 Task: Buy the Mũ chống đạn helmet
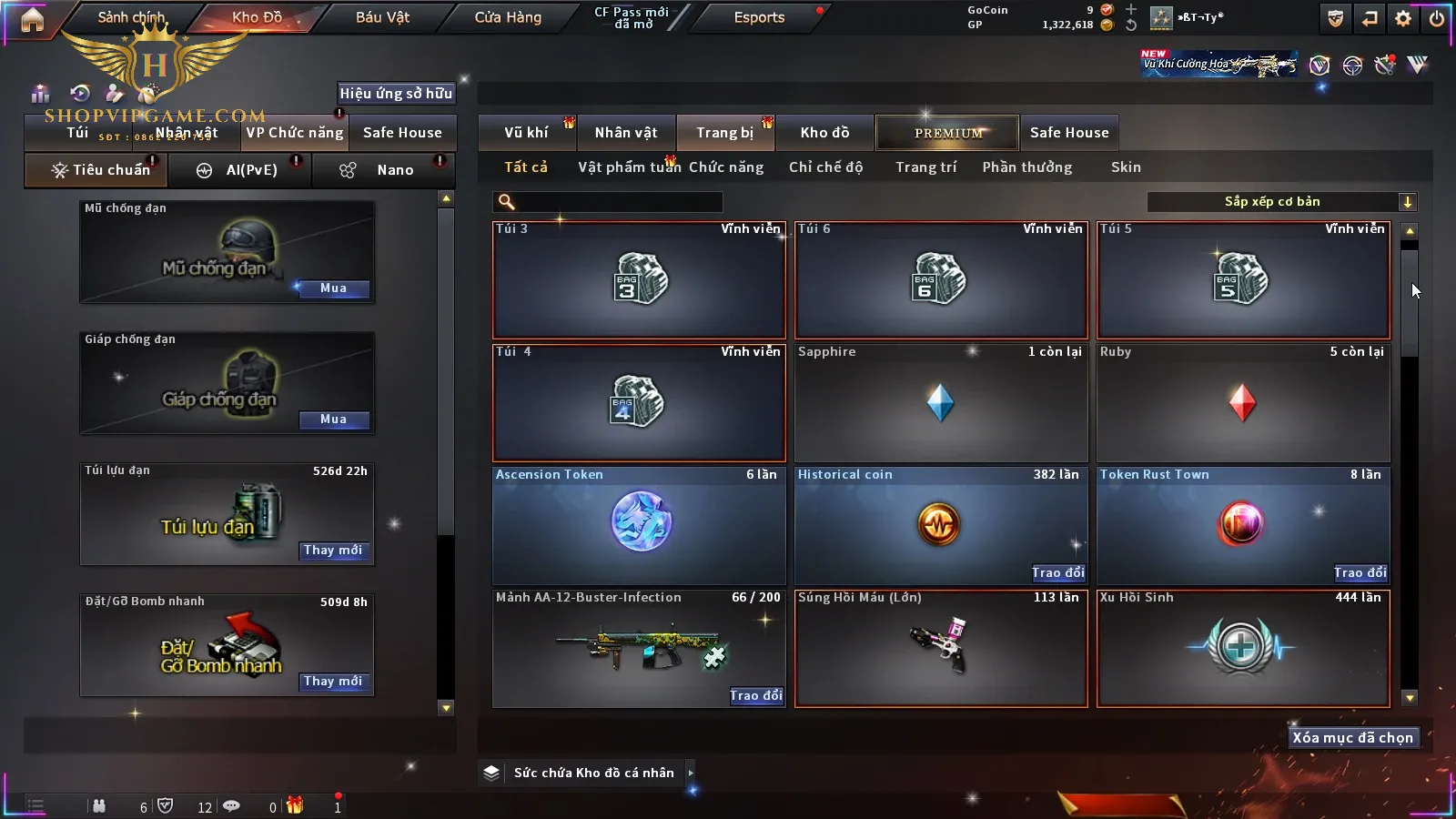pyautogui.click(x=333, y=288)
